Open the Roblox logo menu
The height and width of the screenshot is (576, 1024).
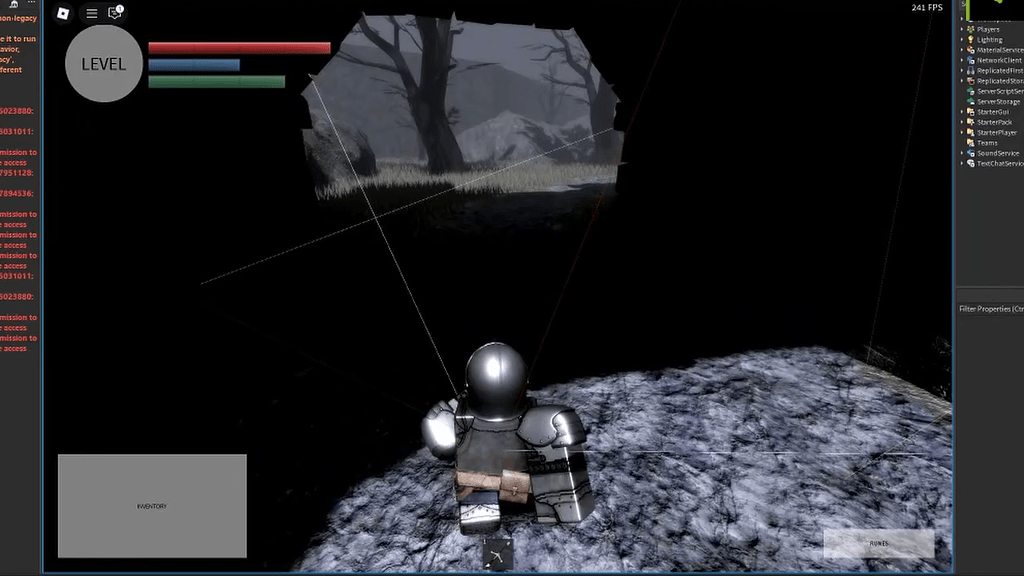(x=63, y=13)
